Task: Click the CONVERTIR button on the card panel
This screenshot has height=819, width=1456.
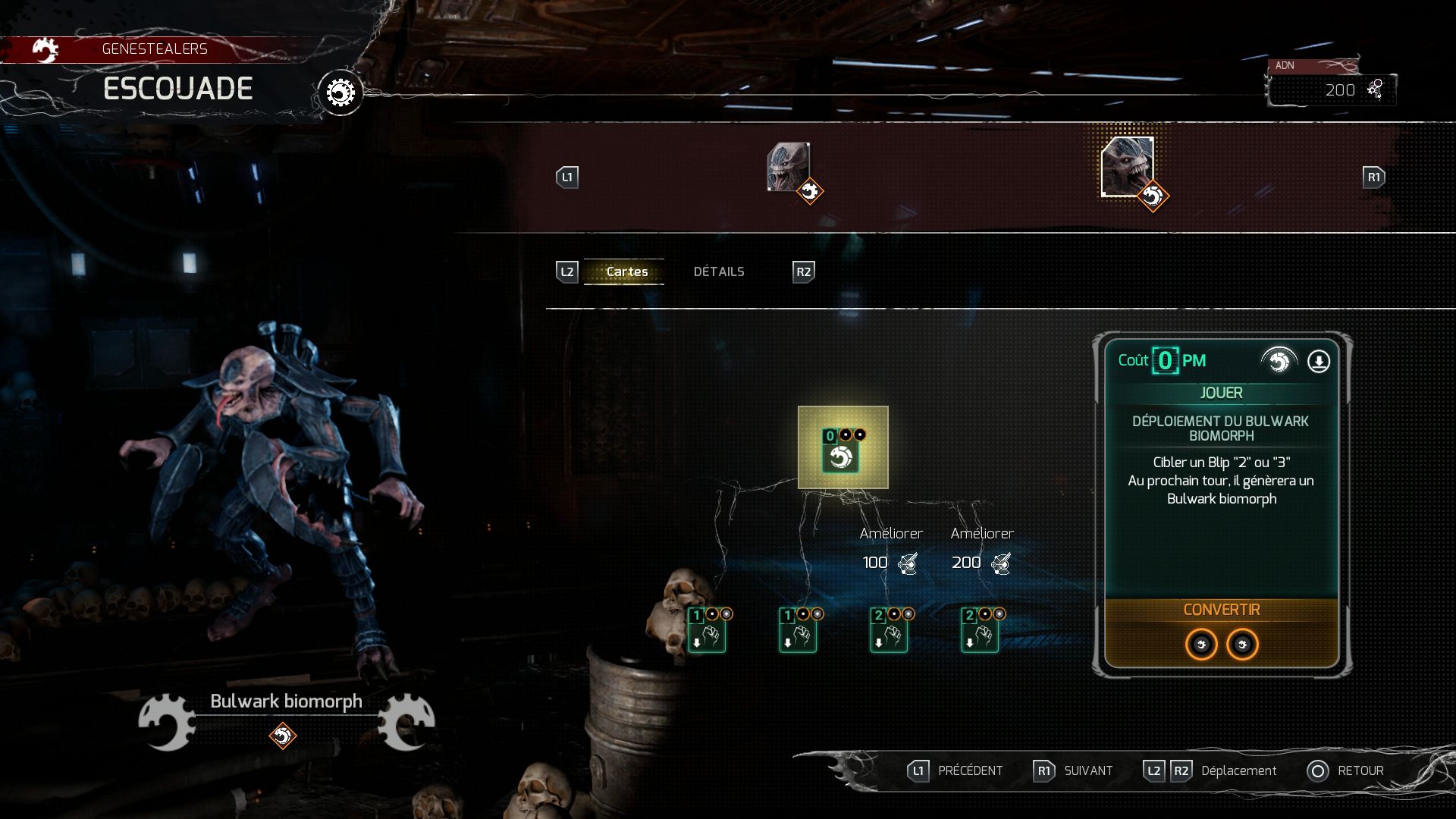Action: [1222, 609]
